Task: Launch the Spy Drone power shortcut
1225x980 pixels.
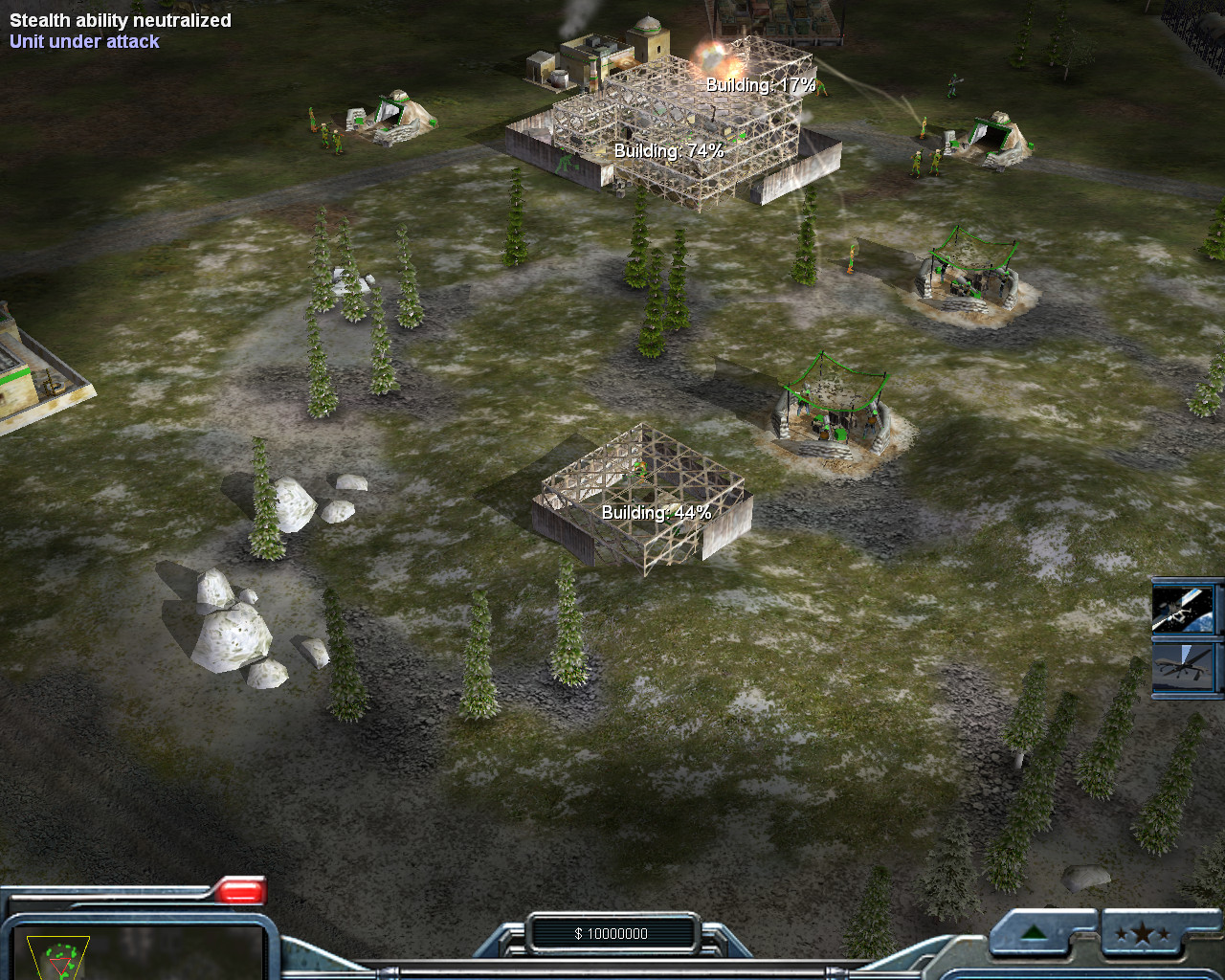Action: click(x=1185, y=666)
